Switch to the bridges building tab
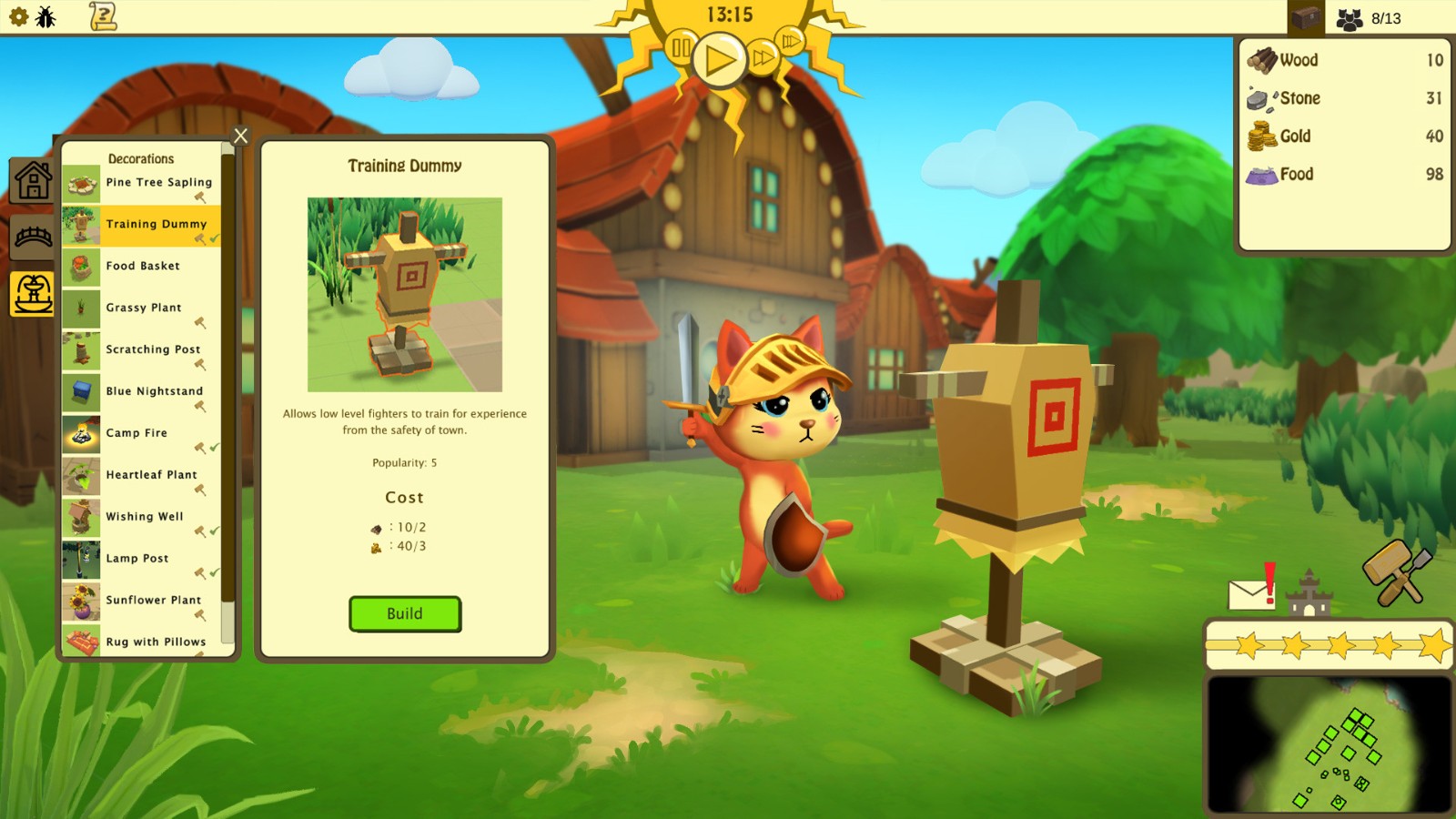 point(31,238)
